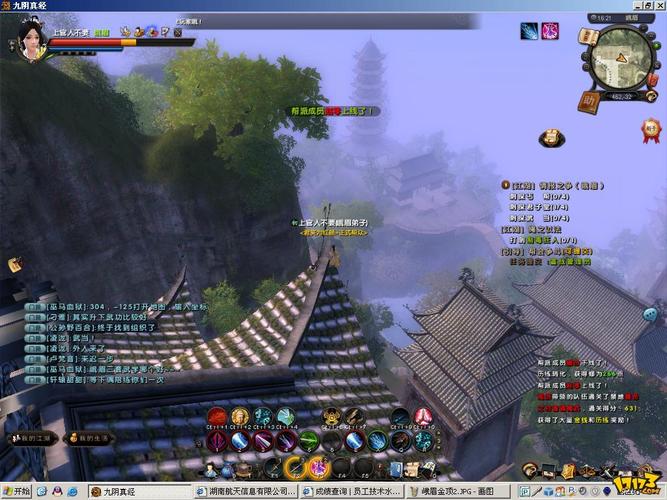The height and width of the screenshot is (500, 667).
Task: Activate the golden ring skill in the bottom bar
Action: point(295,466)
